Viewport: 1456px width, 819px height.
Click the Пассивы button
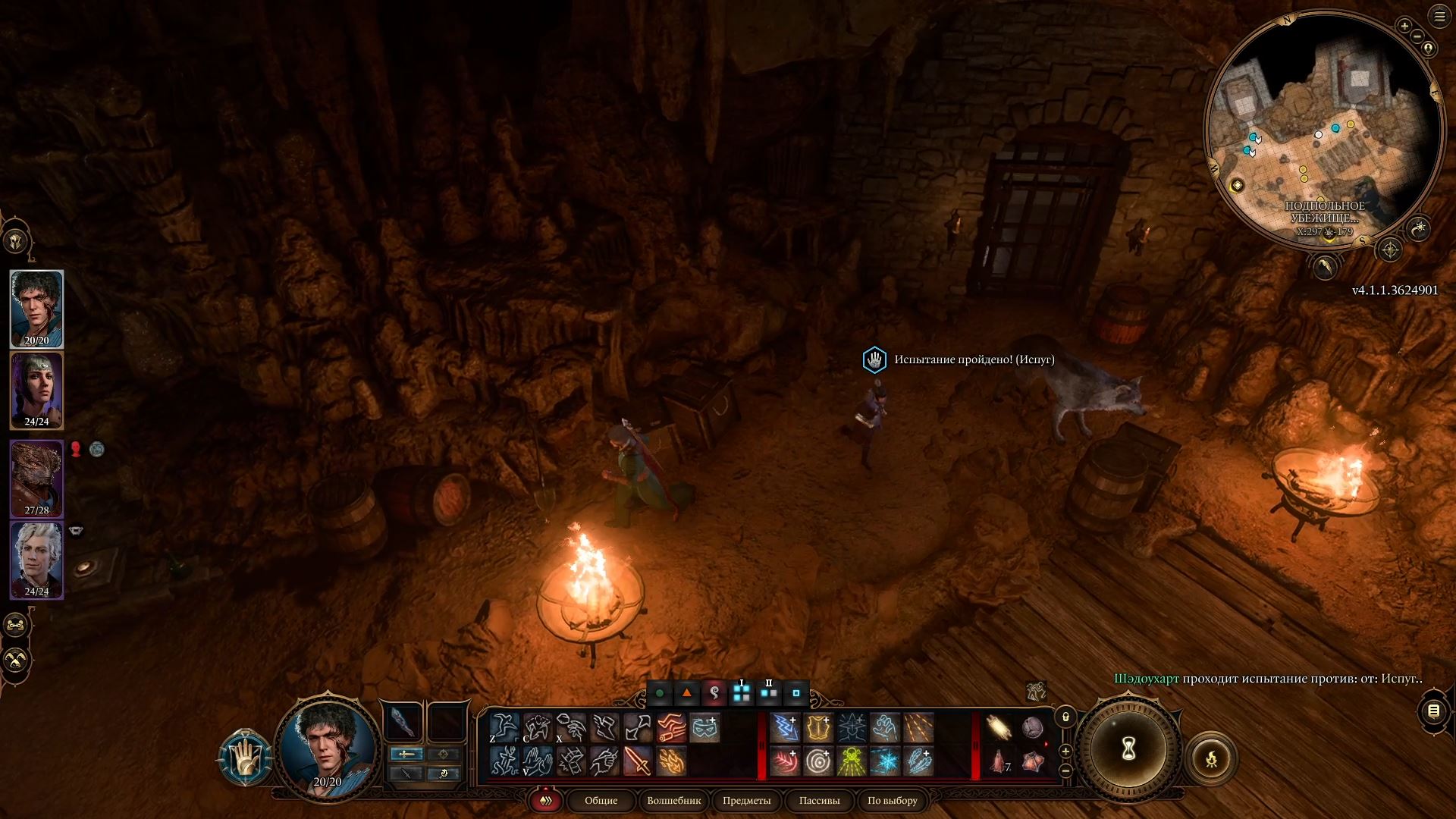819,801
